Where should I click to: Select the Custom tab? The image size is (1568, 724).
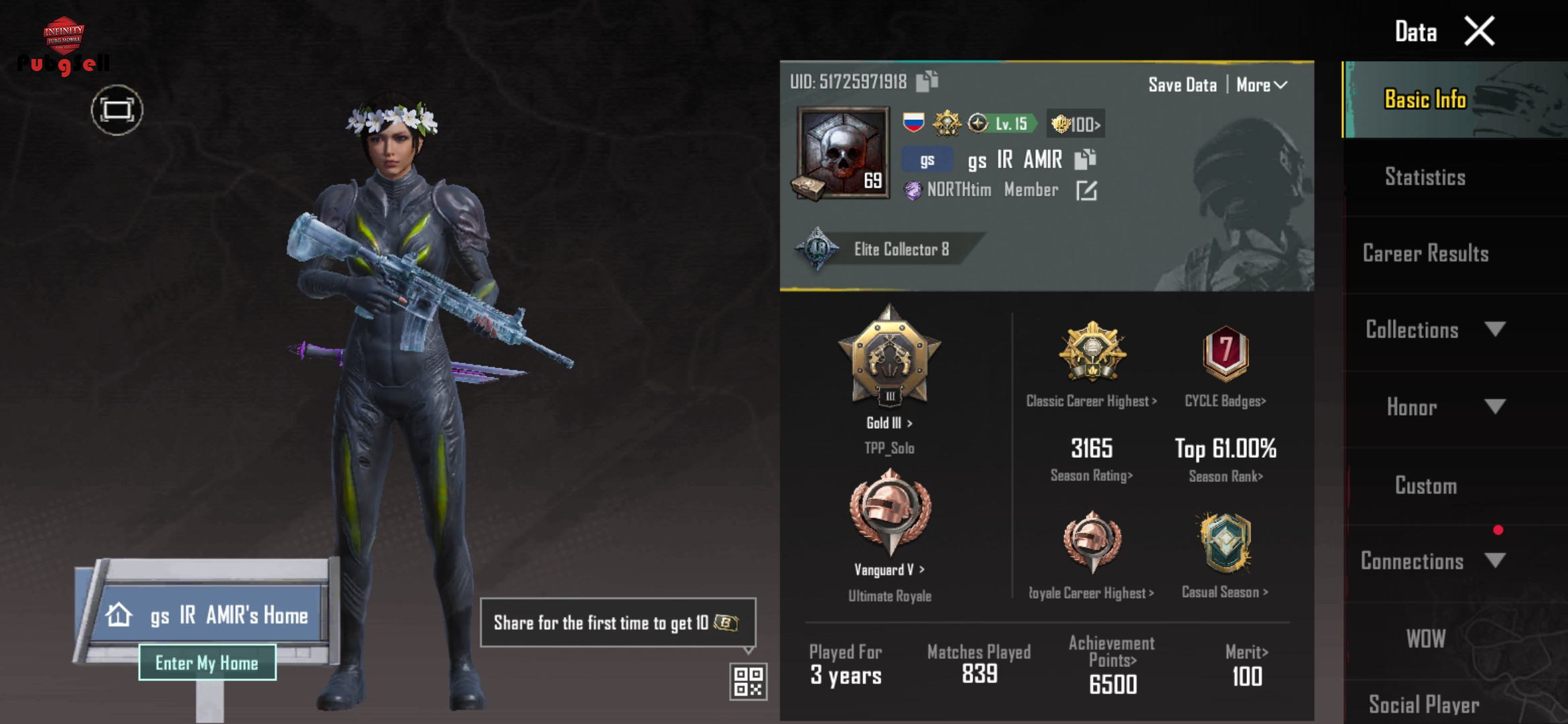coord(1425,485)
